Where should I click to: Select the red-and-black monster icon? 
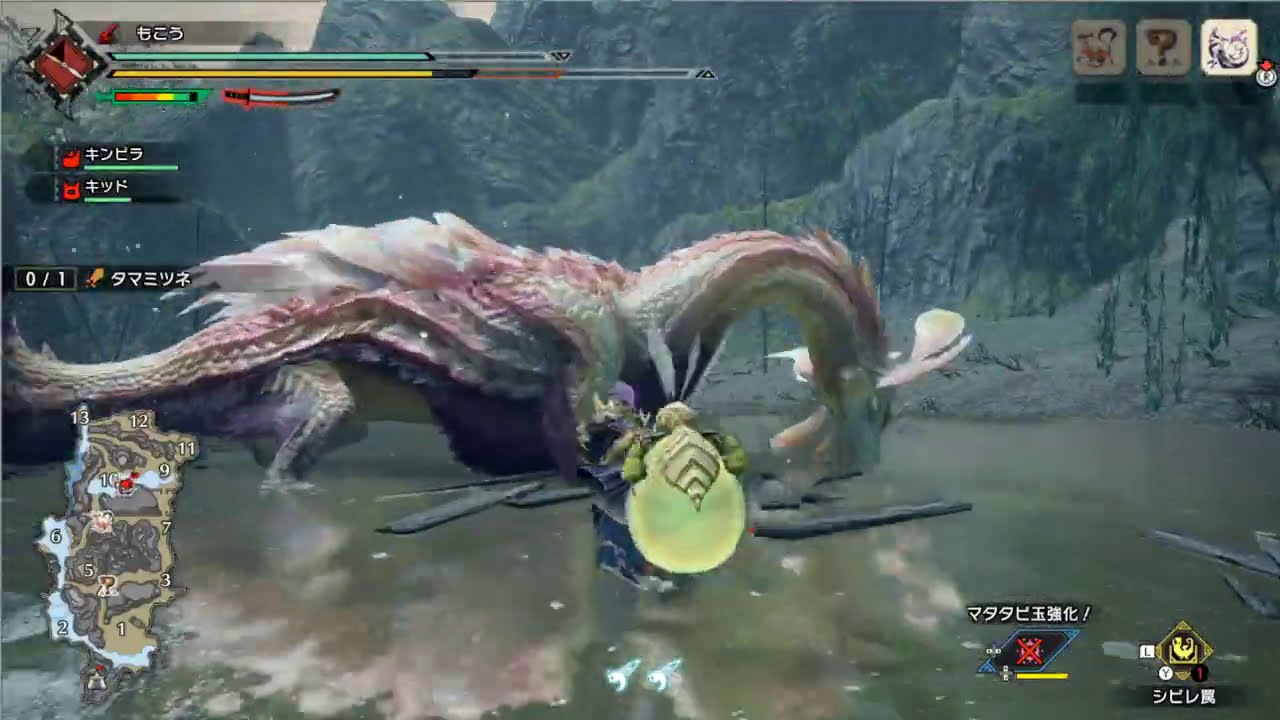click(1099, 47)
